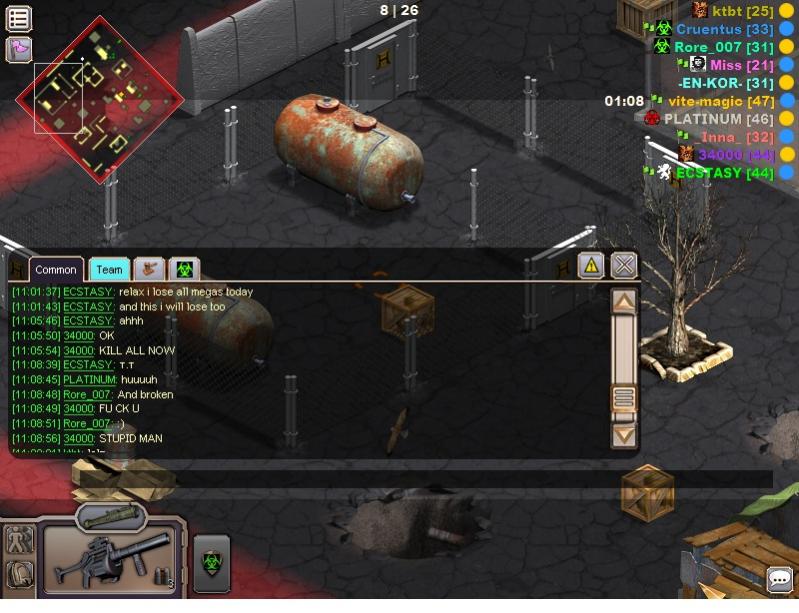799x613 pixels.
Task: Open the chat speech bubble button
Action: click(x=779, y=579)
